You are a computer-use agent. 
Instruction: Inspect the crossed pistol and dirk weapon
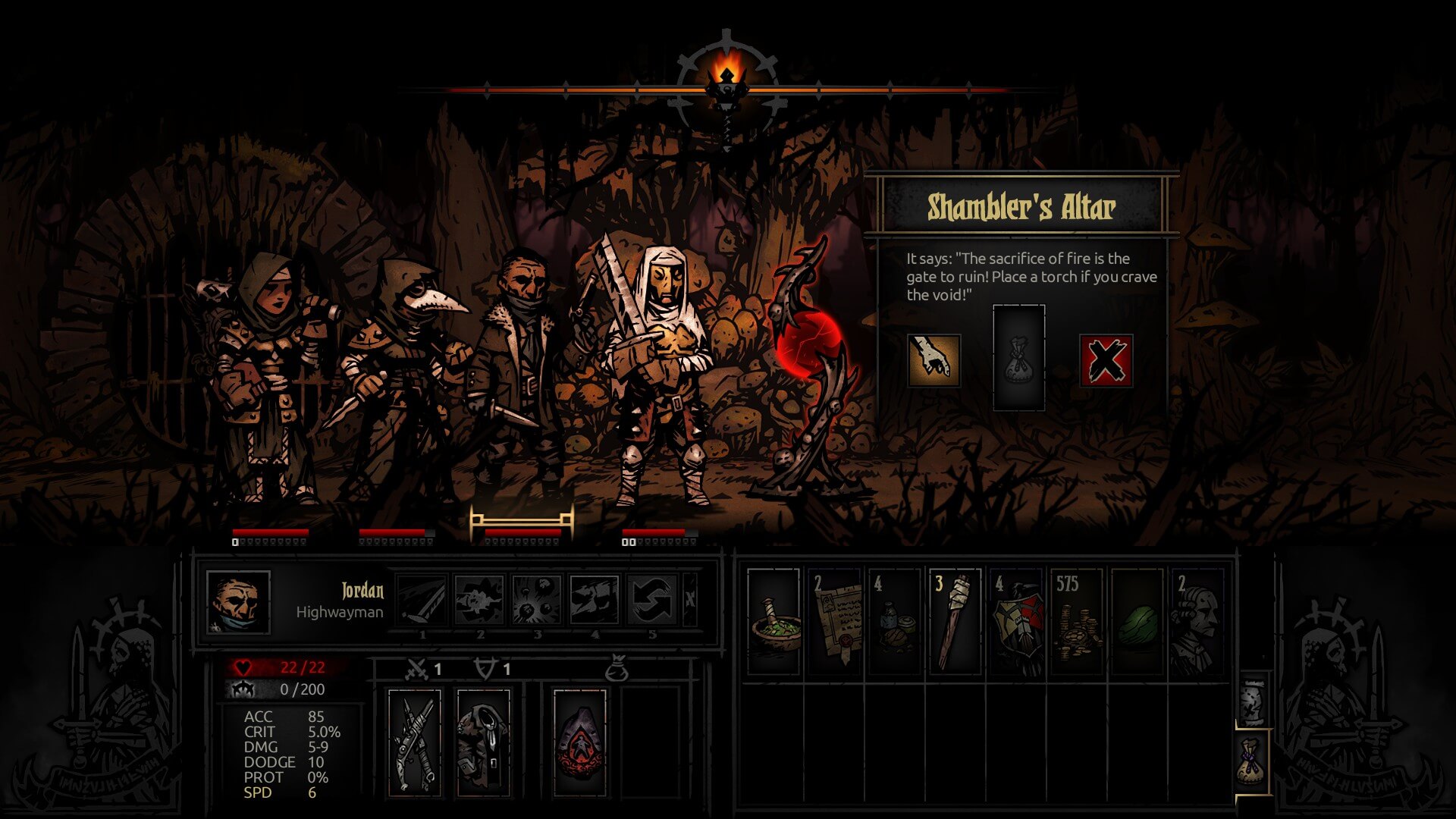click(x=414, y=742)
